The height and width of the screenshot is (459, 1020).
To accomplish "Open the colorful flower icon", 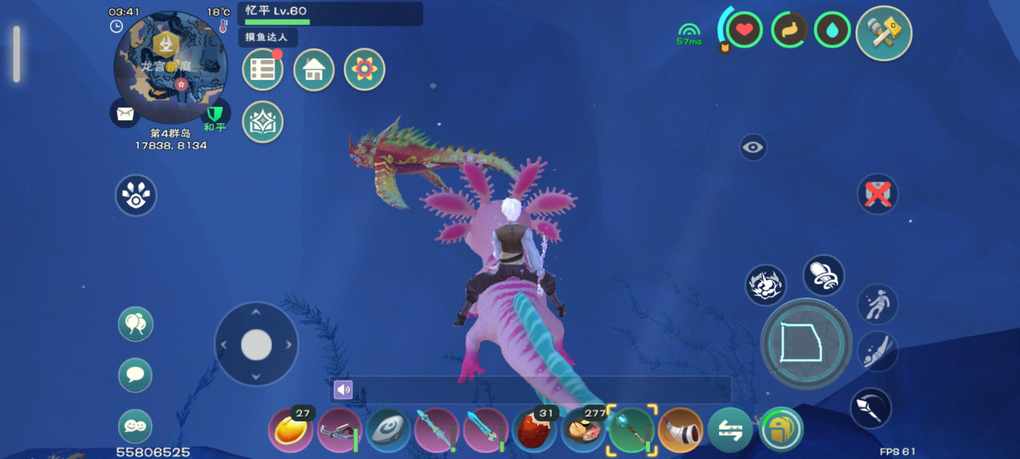I will tap(364, 70).
